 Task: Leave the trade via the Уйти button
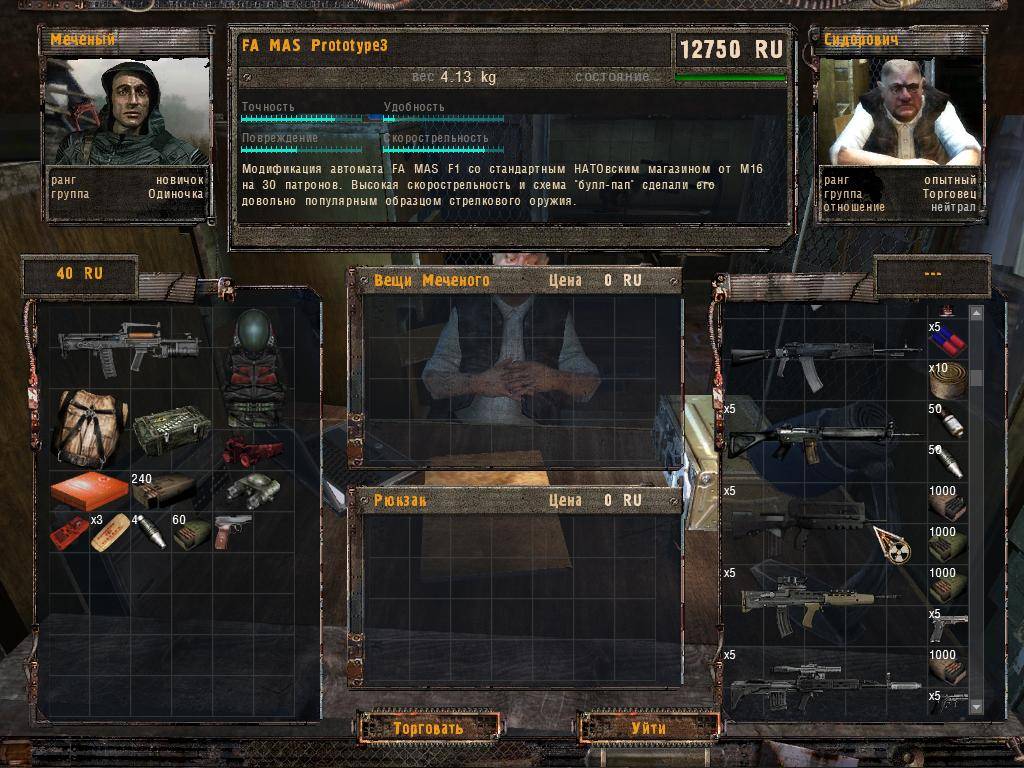[x=649, y=727]
